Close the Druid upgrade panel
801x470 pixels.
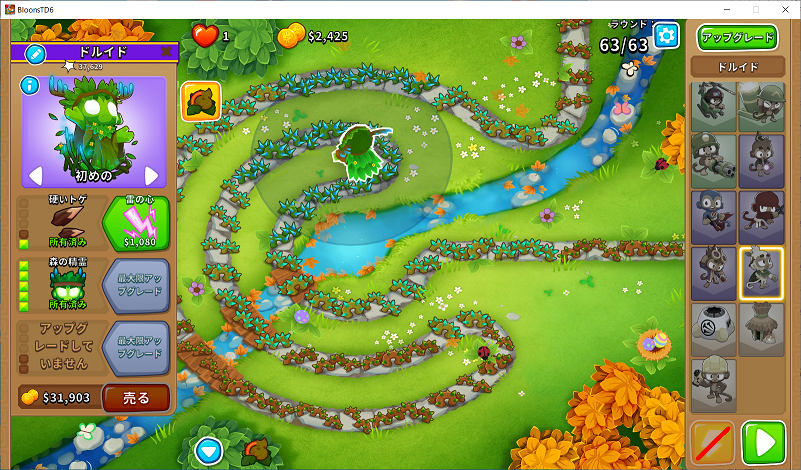pos(166,52)
